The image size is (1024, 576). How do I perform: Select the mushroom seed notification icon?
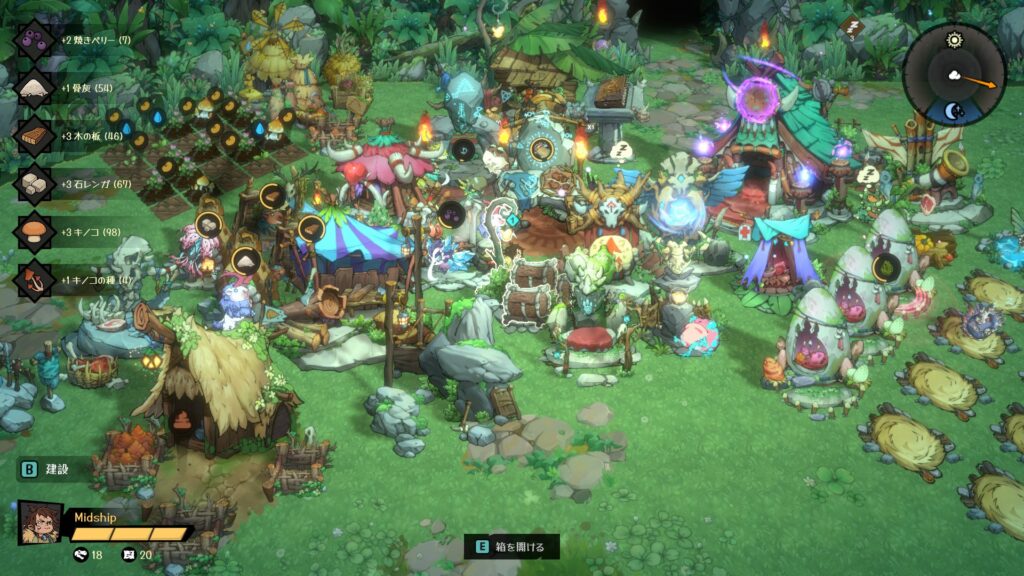(x=36, y=279)
